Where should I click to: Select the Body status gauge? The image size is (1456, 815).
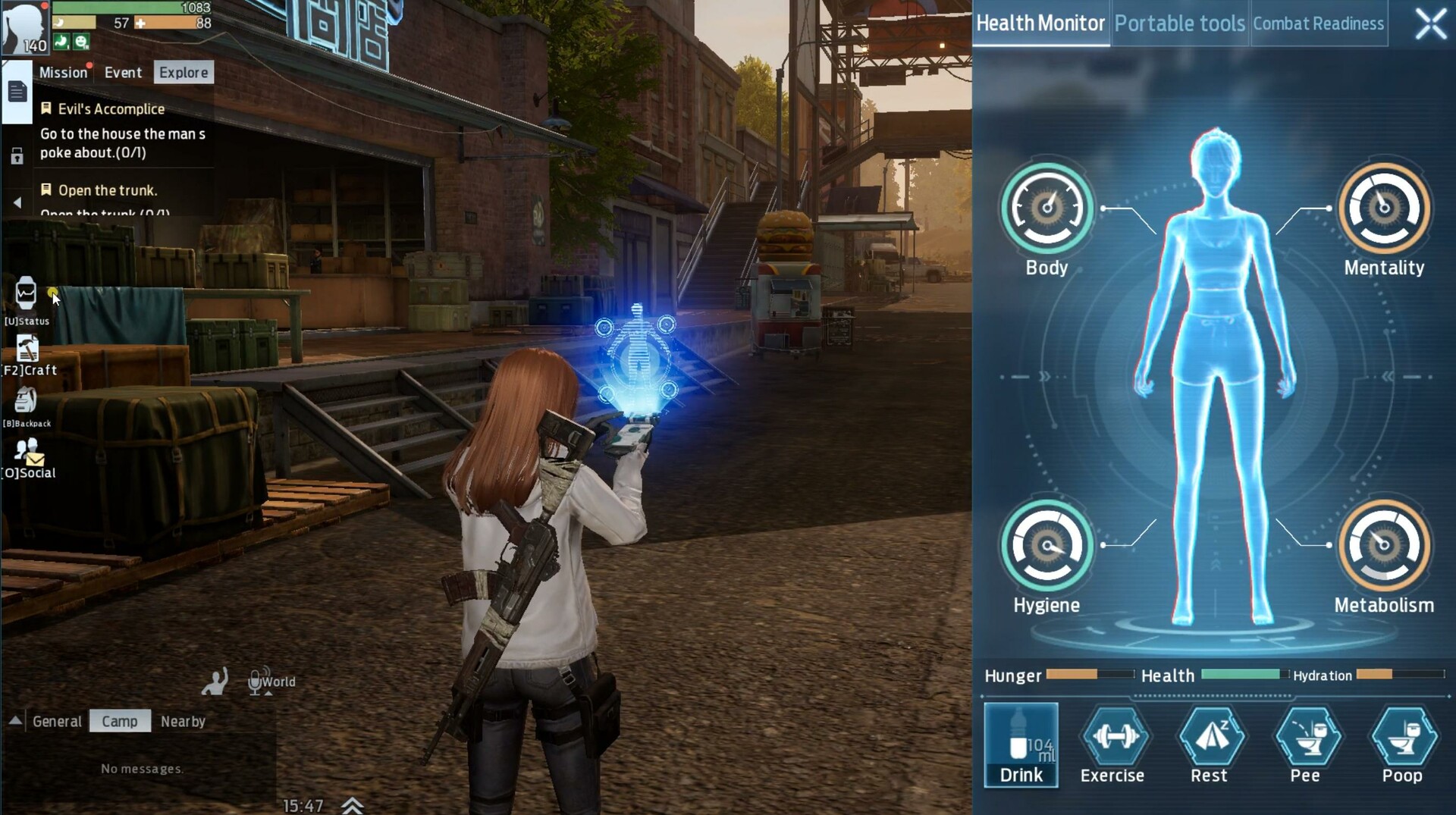click(x=1046, y=208)
